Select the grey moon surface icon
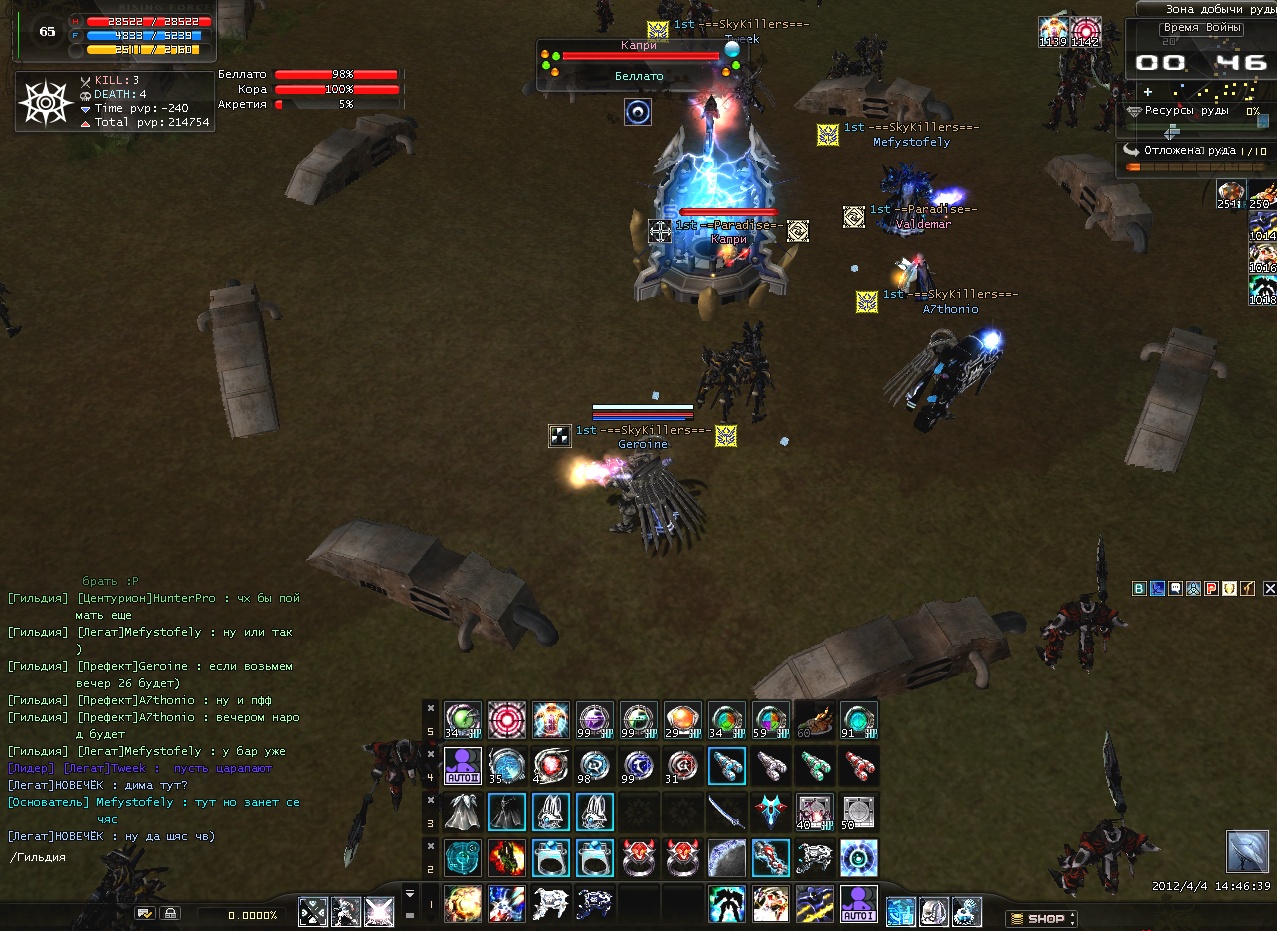The image size is (1277, 931). click(727, 858)
